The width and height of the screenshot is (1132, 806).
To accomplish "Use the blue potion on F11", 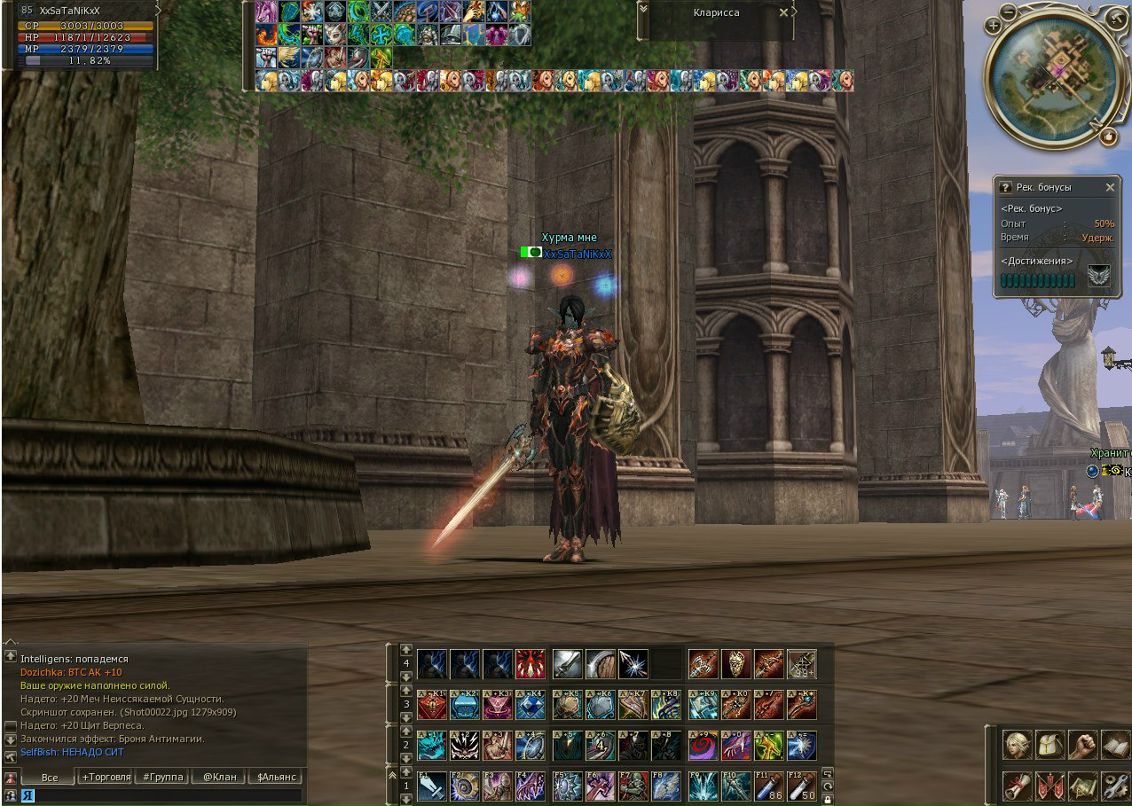I will 768,785.
